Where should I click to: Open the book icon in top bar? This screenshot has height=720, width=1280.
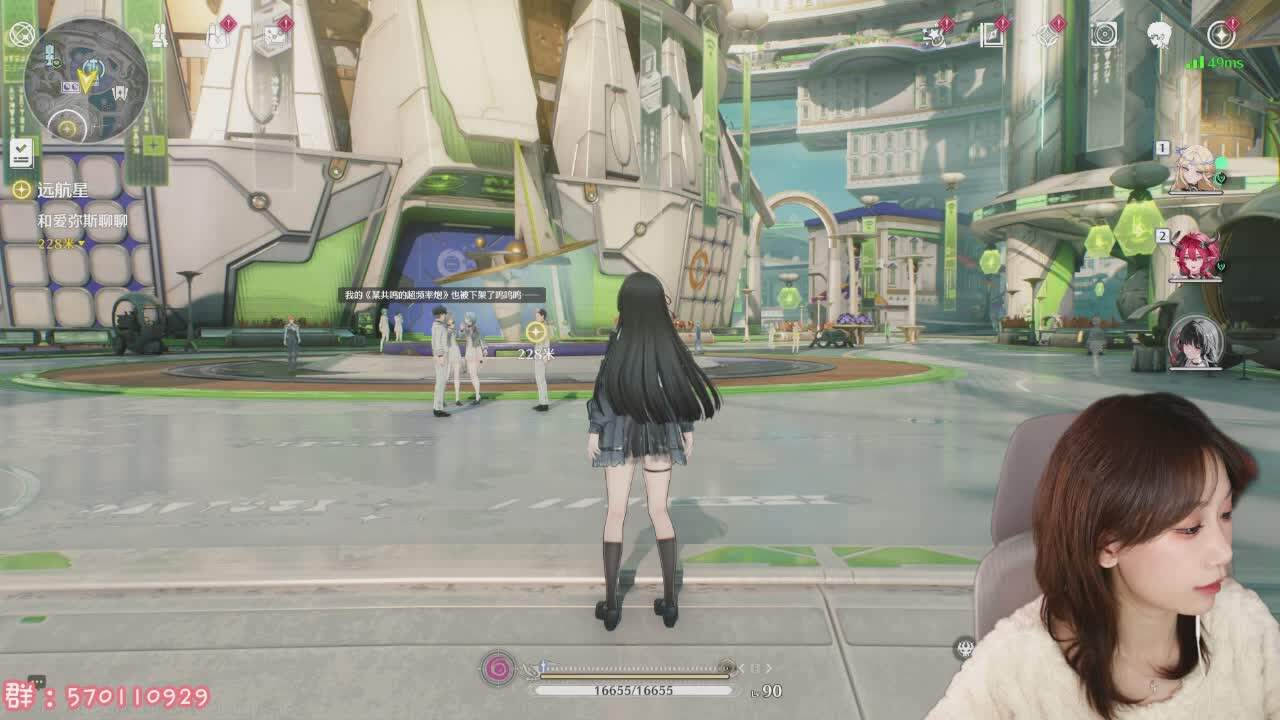[x=992, y=36]
